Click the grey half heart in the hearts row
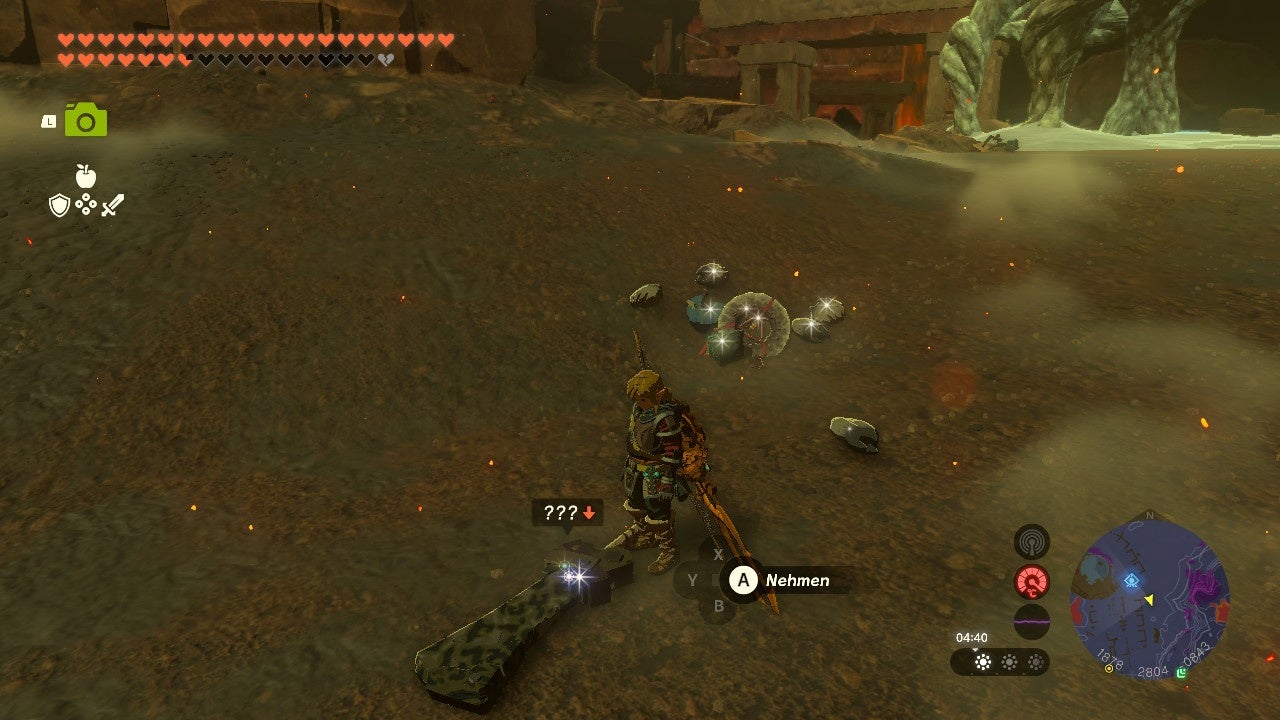The image size is (1280, 720). point(384,60)
